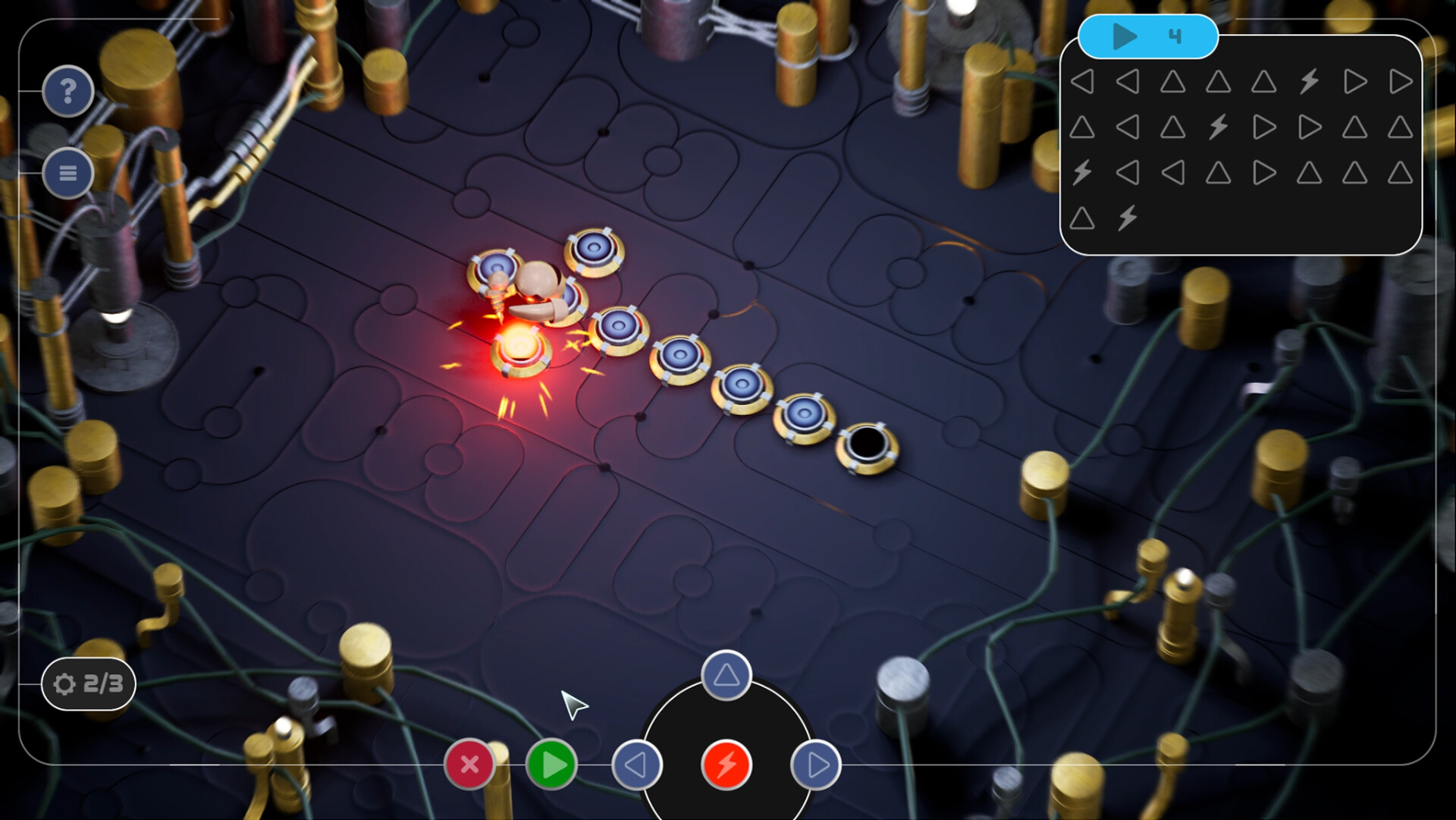
Task: Select the turn-right arrow command
Action: pyautogui.click(x=817, y=765)
